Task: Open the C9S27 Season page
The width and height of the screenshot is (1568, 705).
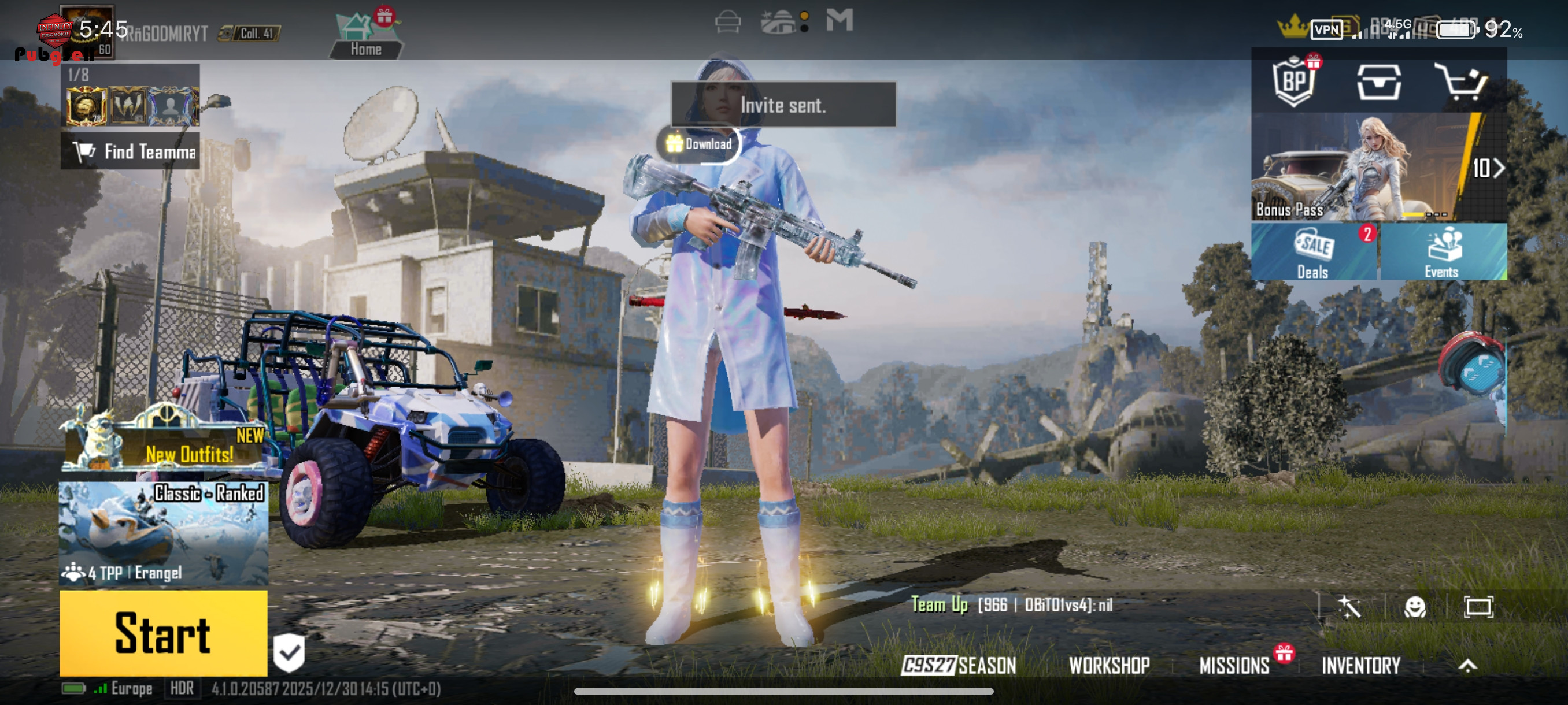Action: coord(959,666)
